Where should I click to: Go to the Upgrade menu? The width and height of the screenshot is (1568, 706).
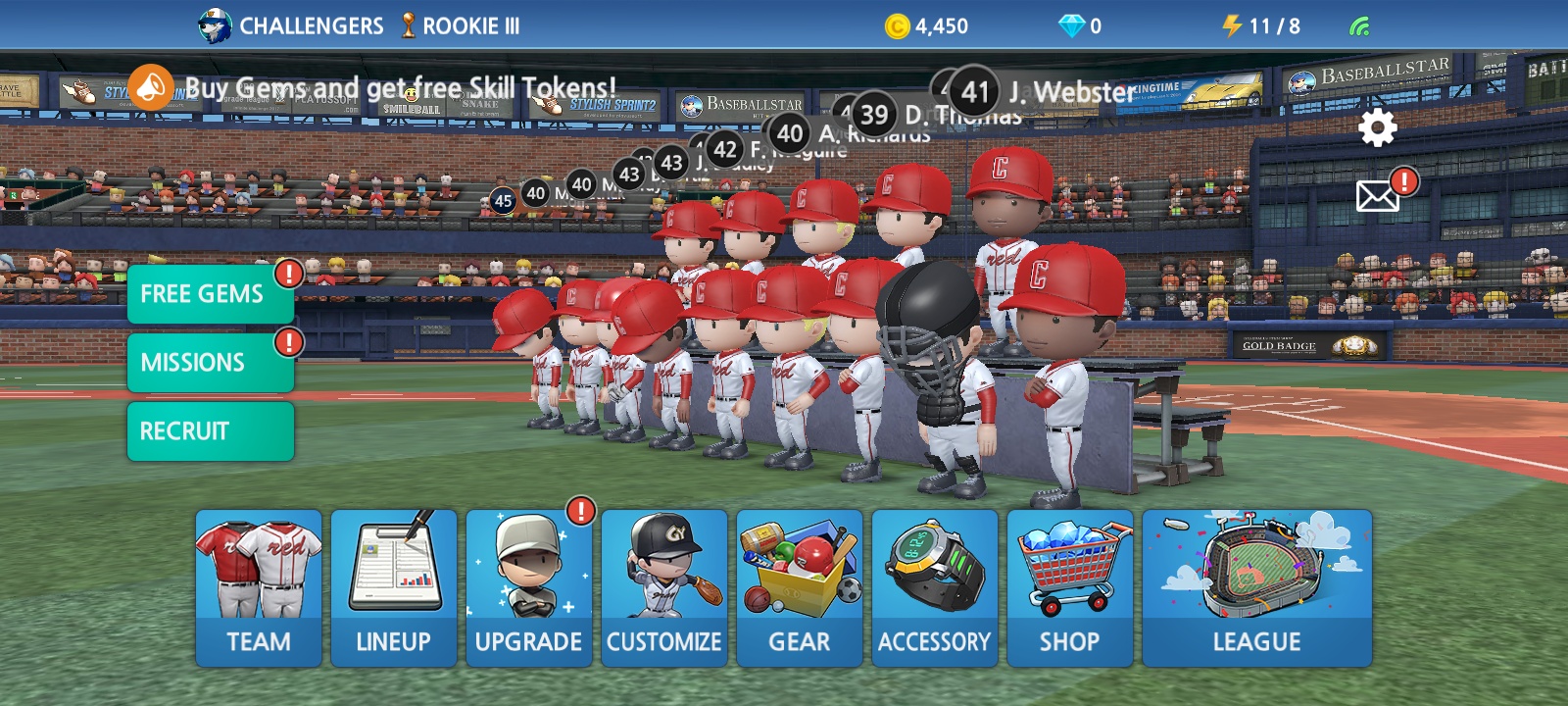pyautogui.click(x=529, y=587)
